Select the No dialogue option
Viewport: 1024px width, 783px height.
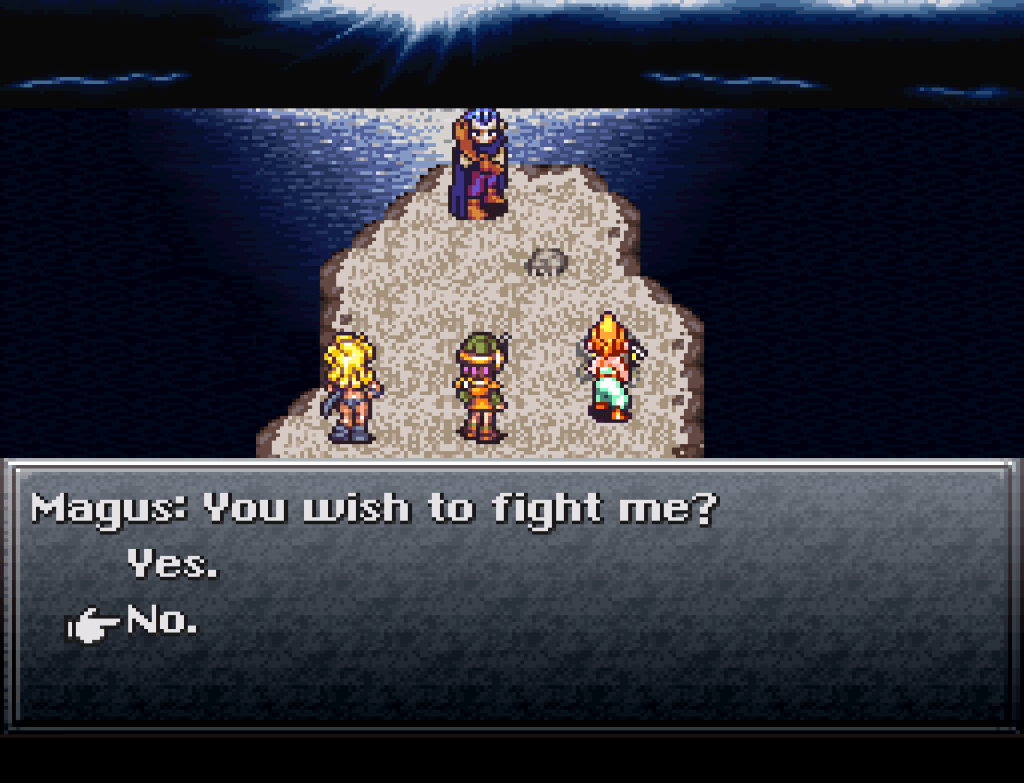(161, 623)
